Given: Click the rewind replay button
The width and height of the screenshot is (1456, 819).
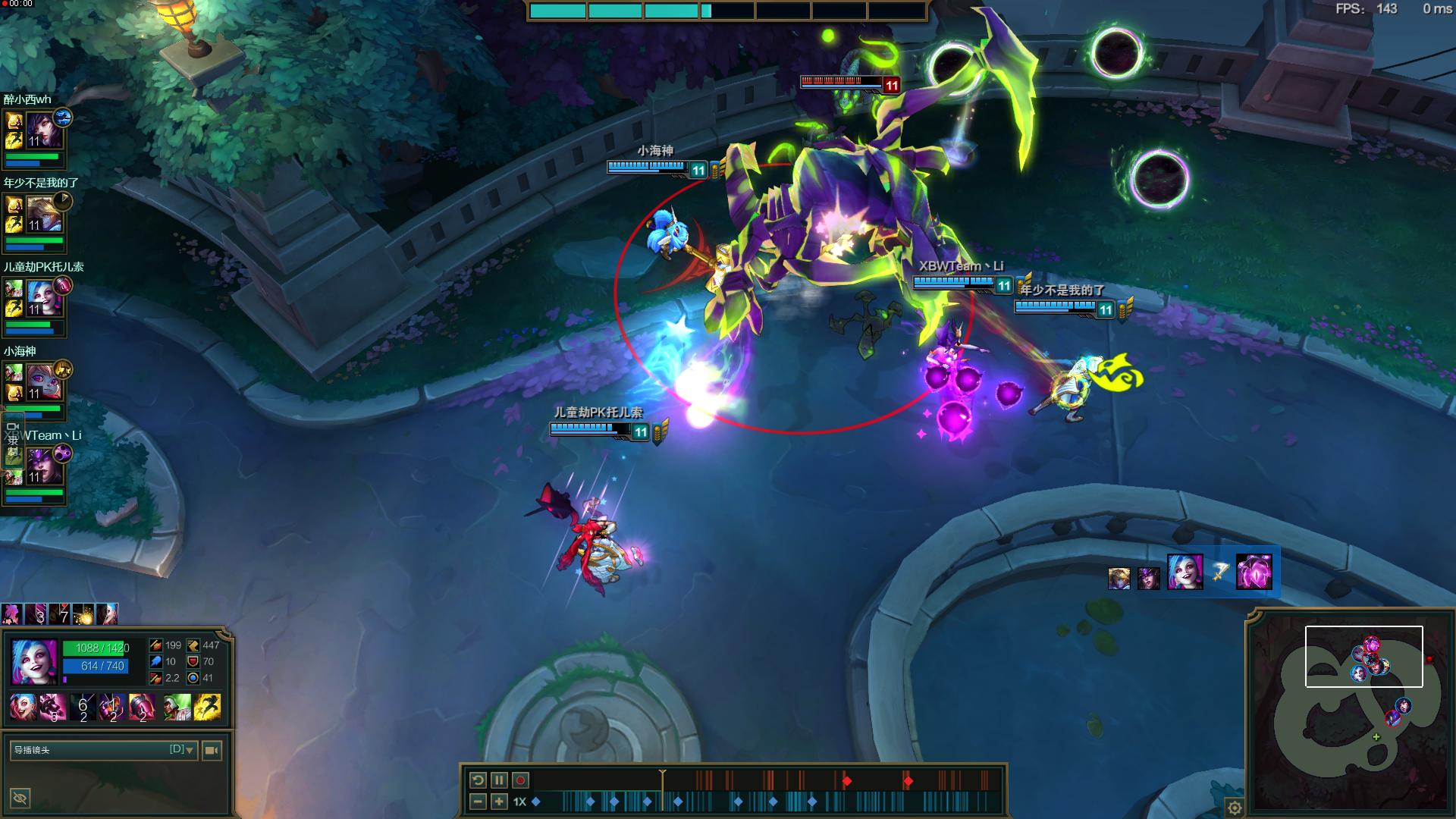Looking at the screenshot, I should click(x=478, y=780).
